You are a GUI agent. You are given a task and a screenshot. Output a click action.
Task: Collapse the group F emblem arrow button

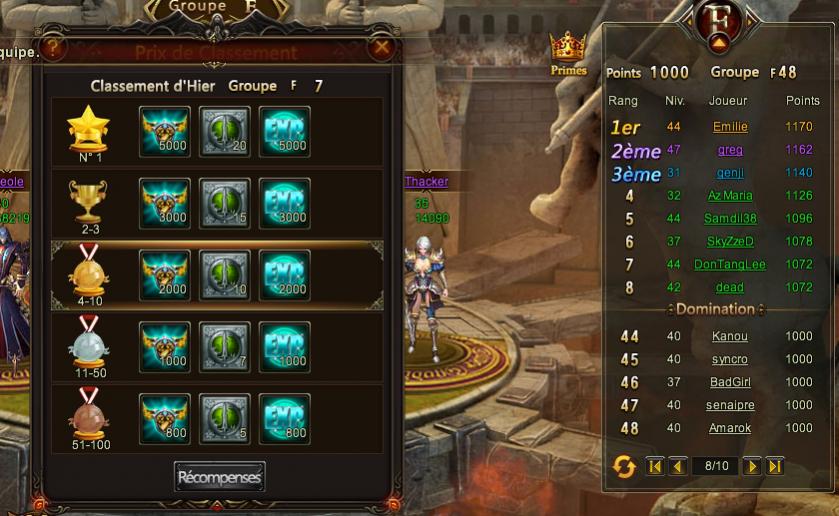pyautogui.click(x=718, y=42)
